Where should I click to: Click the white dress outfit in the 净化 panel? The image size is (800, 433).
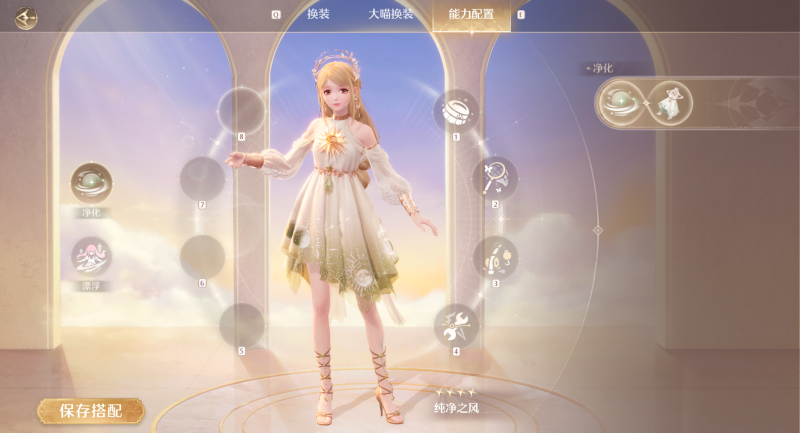(x=670, y=102)
